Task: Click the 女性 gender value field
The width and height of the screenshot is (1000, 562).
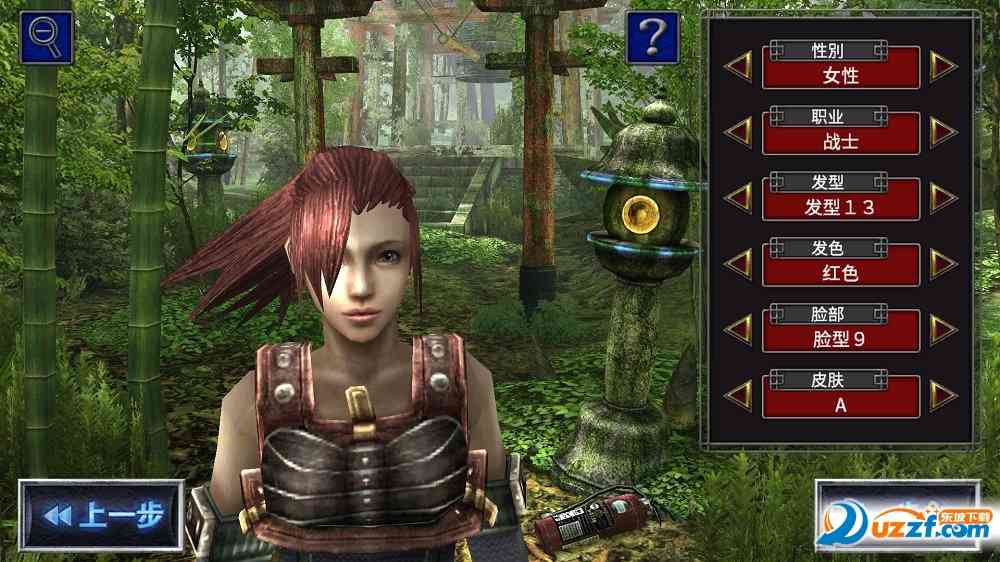Action: 841,75
